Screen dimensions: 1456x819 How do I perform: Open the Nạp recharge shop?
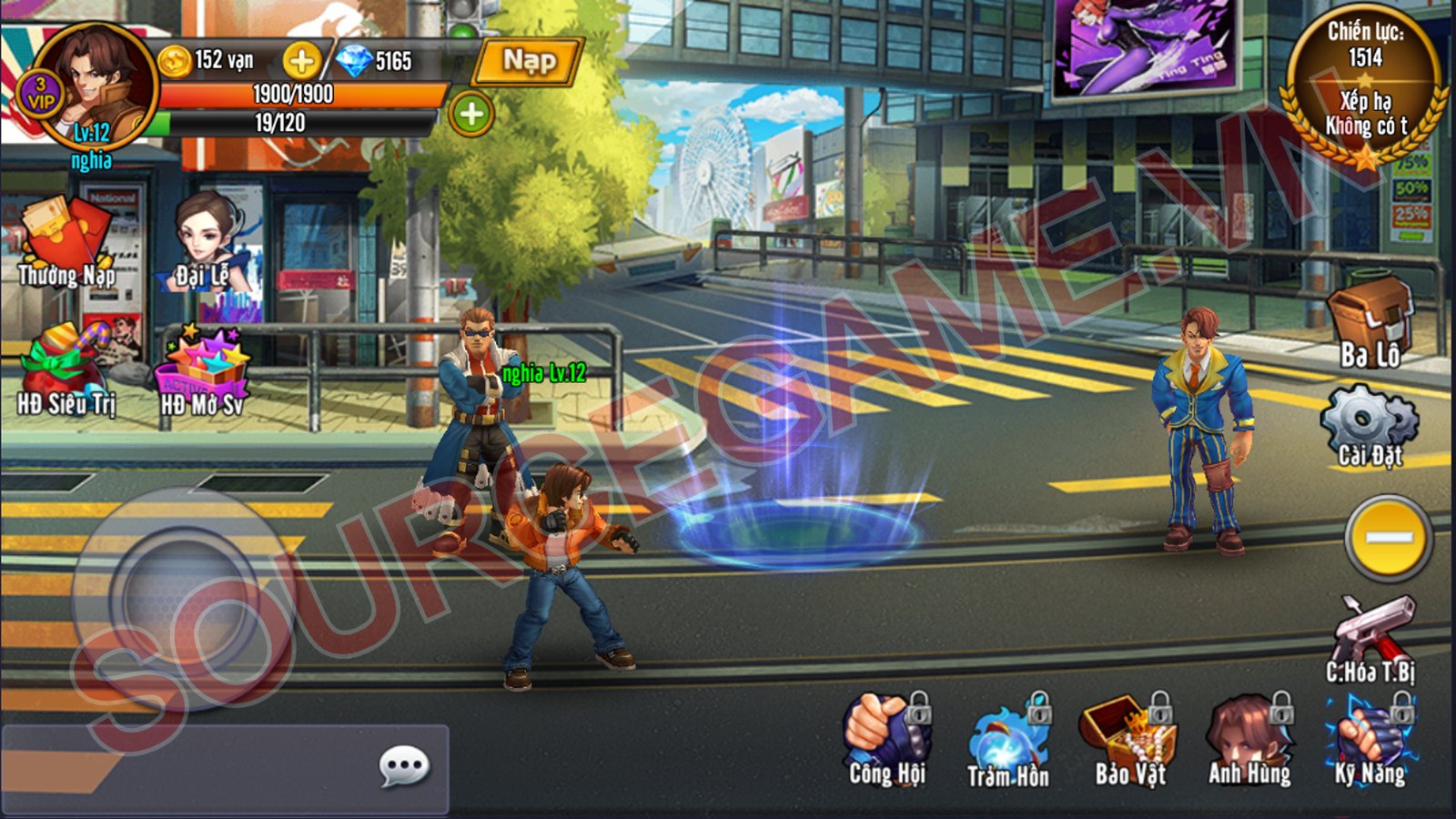[x=530, y=62]
